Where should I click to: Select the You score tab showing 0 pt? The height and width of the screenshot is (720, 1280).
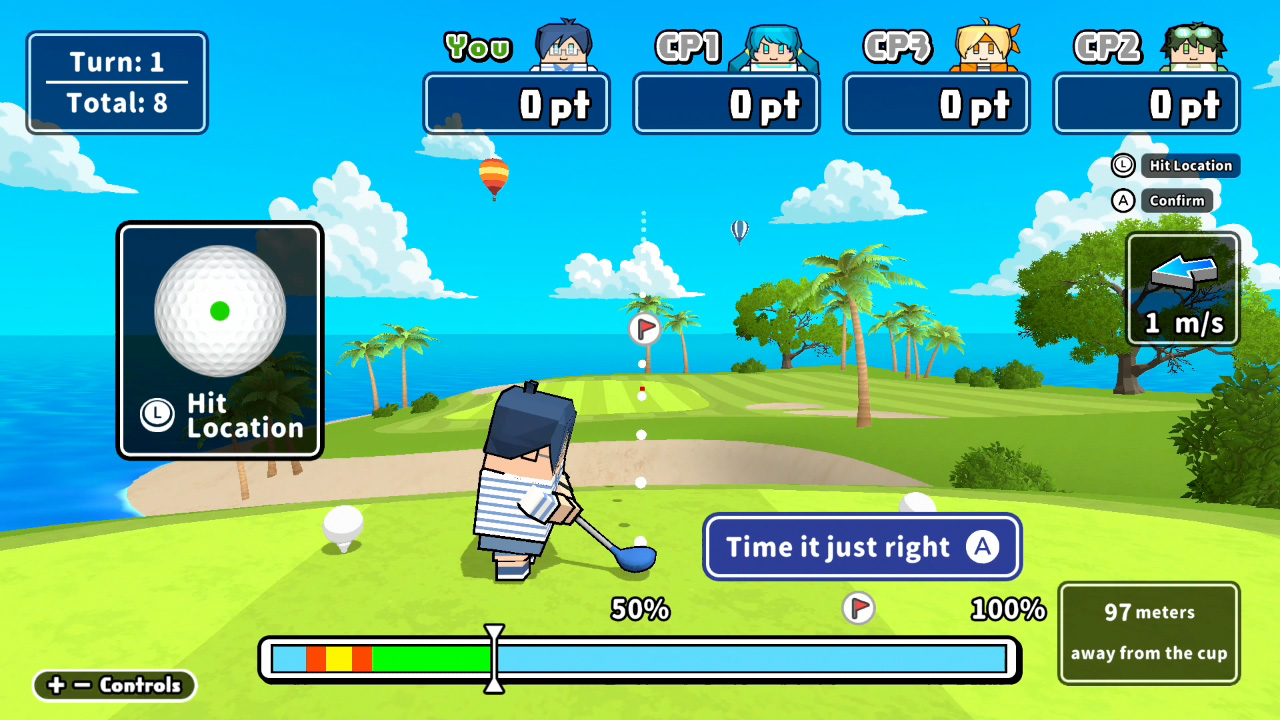coord(516,103)
